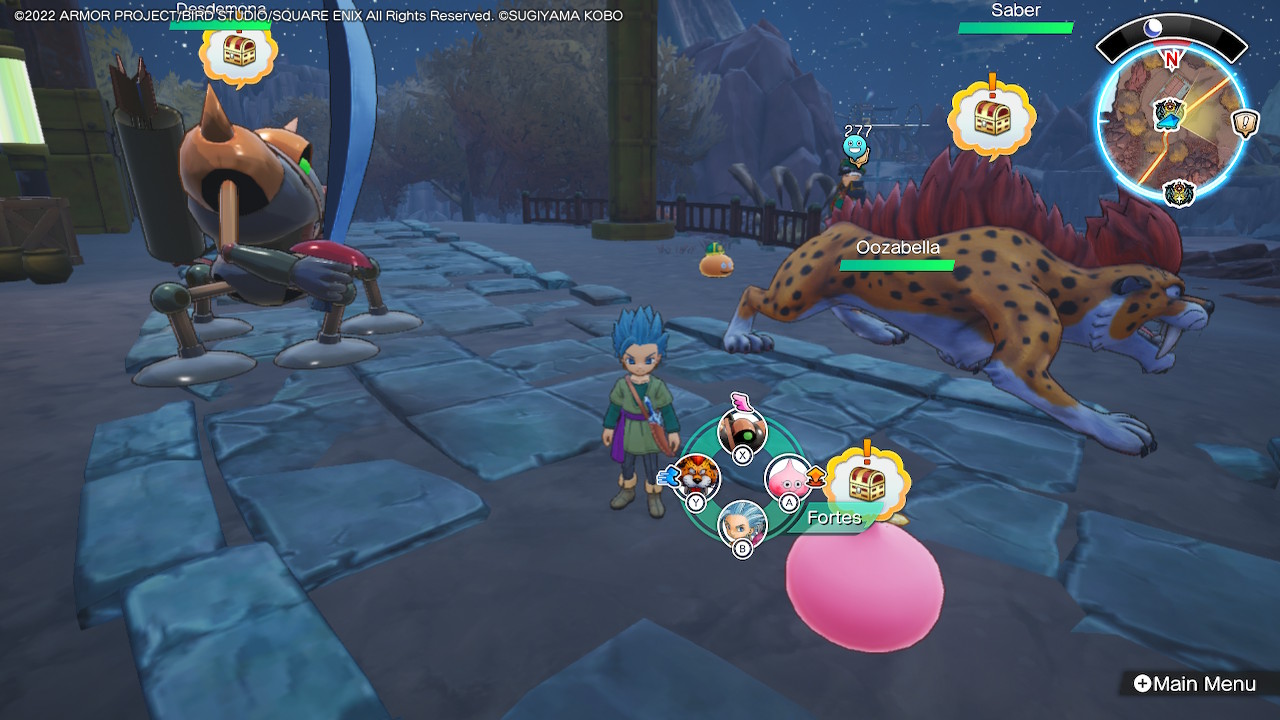Image resolution: width=1280 pixels, height=720 pixels.
Task: Choose the sabrecat portrait in party wheel
Action: [x=696, y=477]
